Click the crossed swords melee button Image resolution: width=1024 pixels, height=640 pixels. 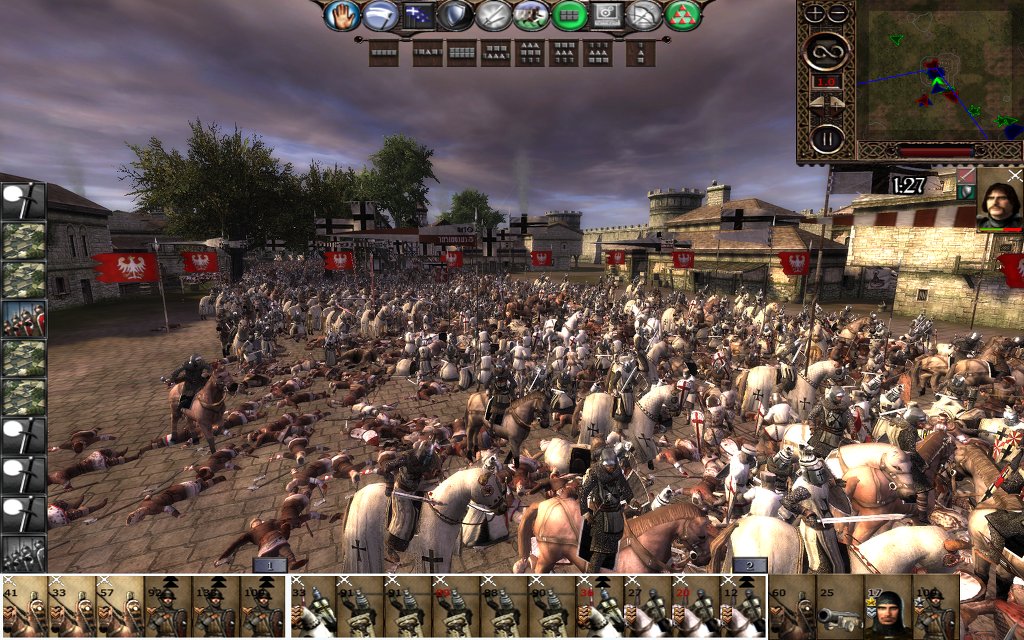493,15
